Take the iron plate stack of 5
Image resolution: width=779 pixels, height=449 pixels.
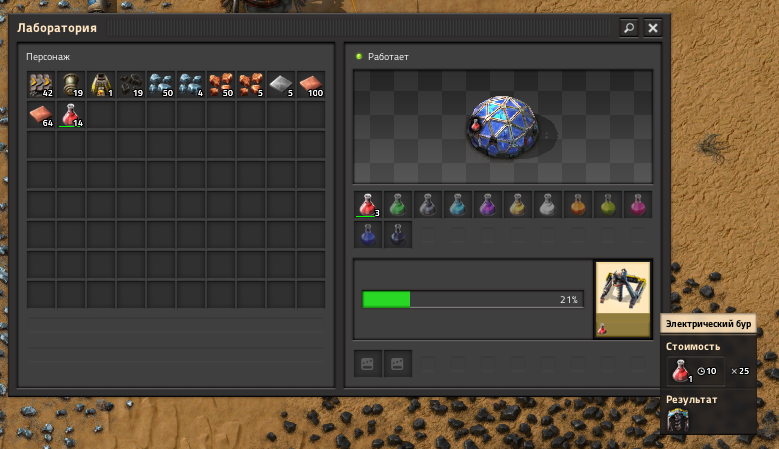tap(281, 85)
